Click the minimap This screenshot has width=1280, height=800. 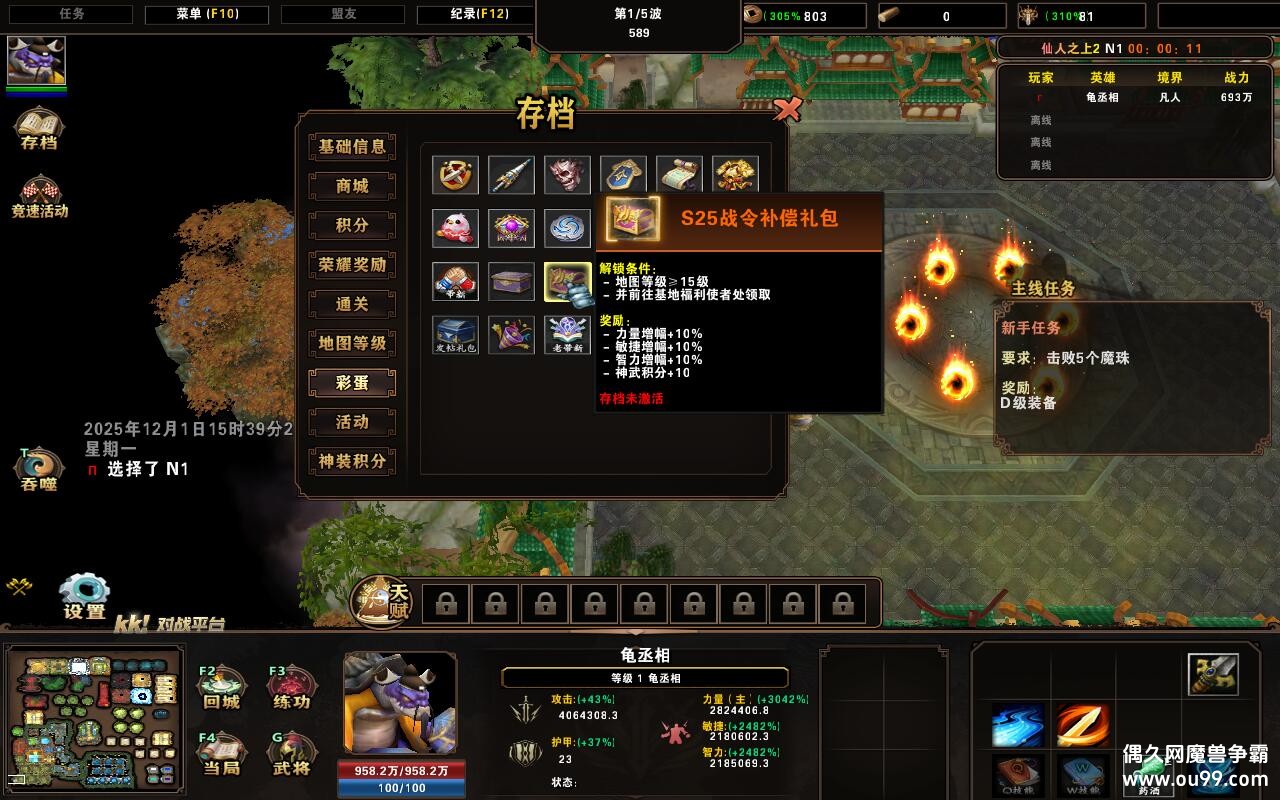pos(94,714)
